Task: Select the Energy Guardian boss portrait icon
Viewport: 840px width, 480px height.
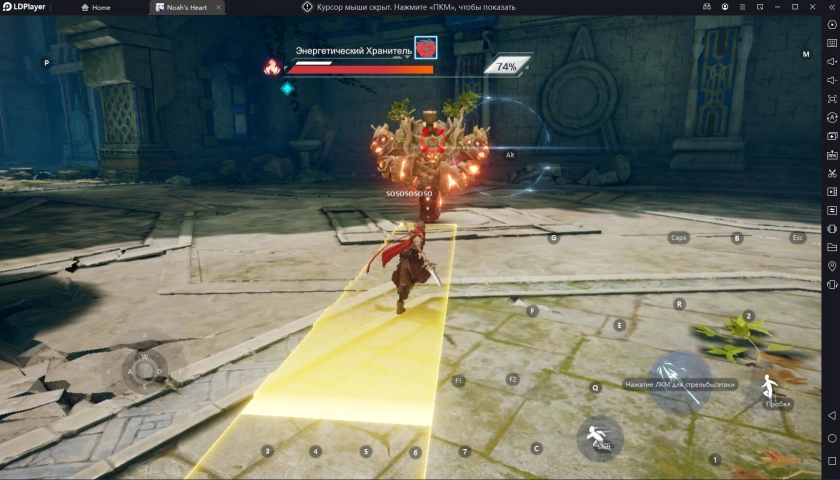Action: pyautogui.click(x=426, y=48)
